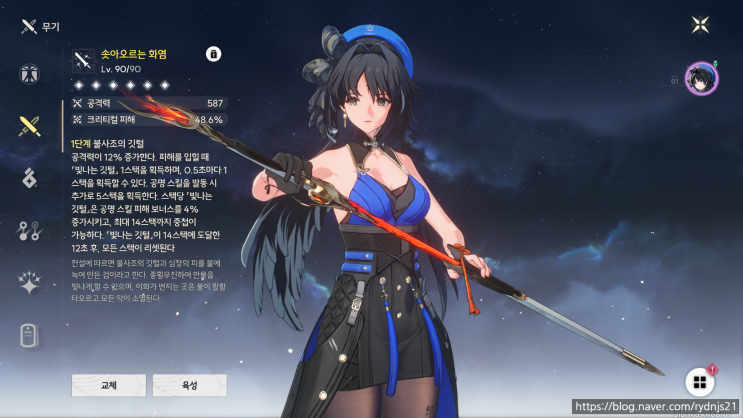
Task: Open the resonance chain sparkle tab
Action: click(29, 283)
